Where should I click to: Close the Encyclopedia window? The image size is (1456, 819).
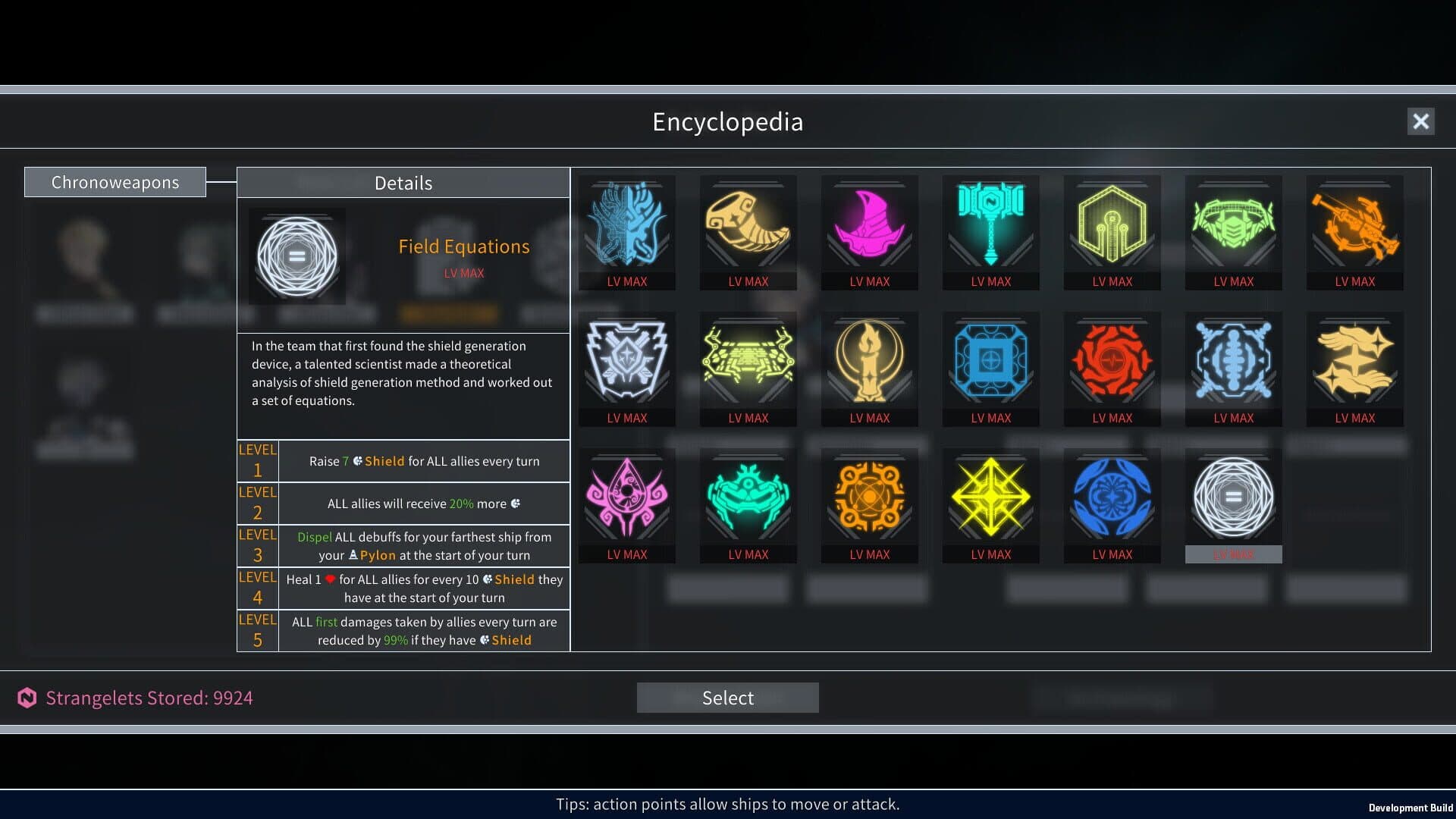click(1420, 121)
